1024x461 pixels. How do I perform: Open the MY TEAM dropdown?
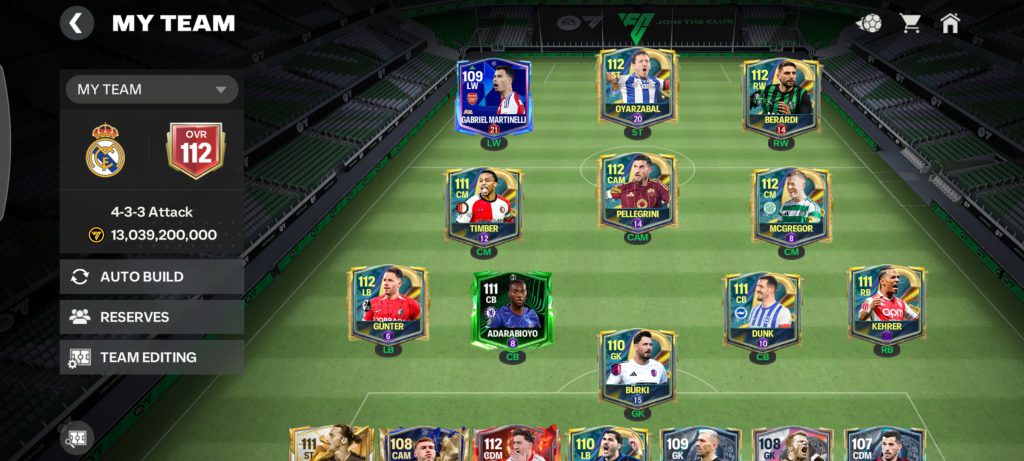pos(152,89)
